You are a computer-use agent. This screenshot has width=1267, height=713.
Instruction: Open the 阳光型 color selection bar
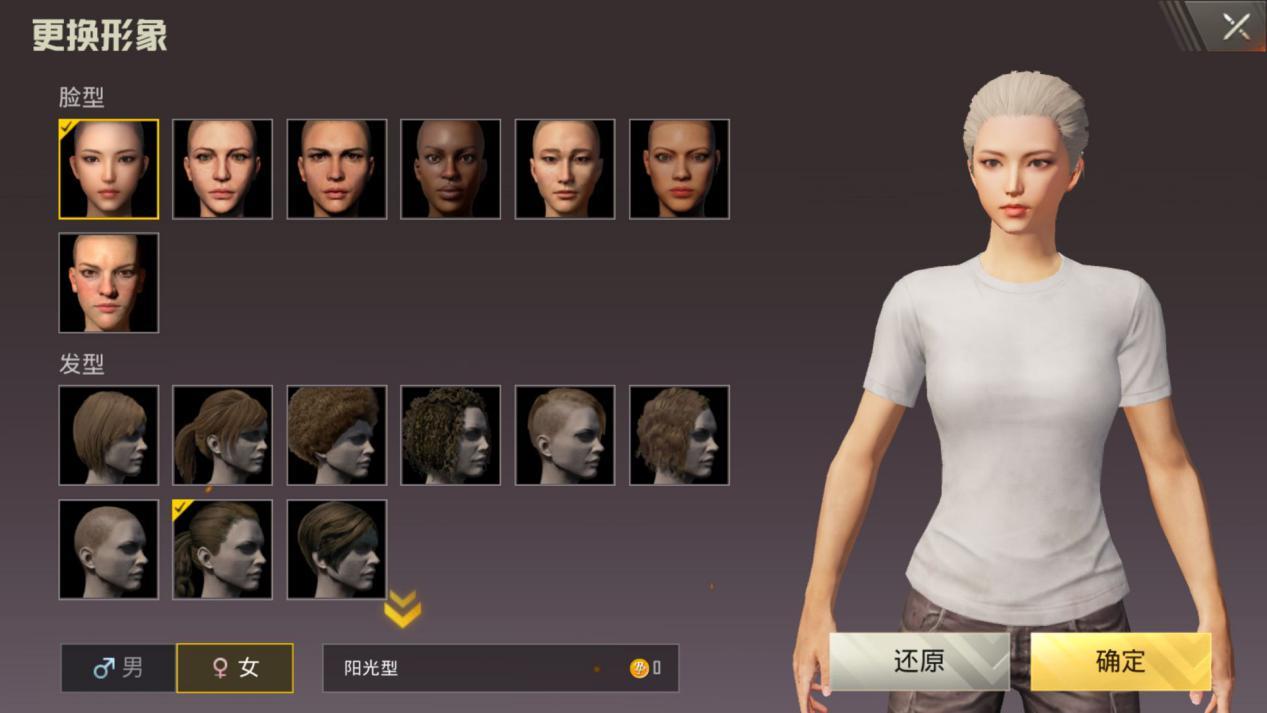[500, 668]
